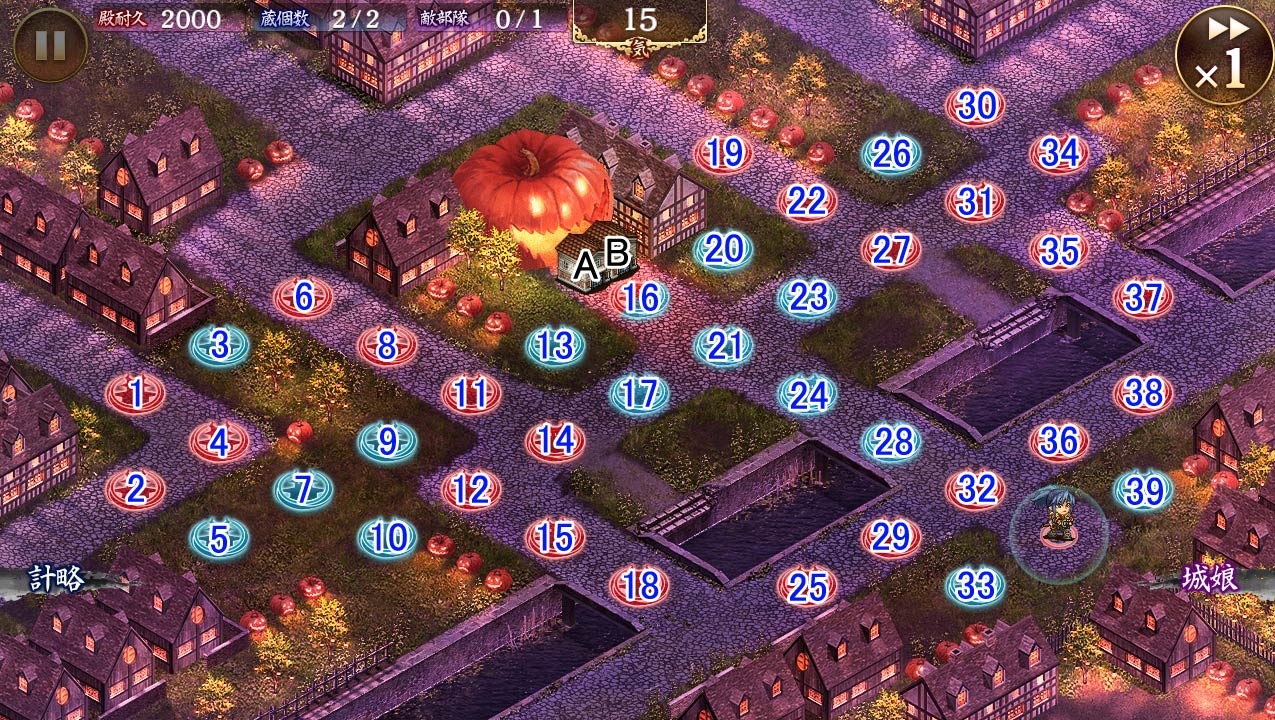The width and height of the screenshot is (1275, 720).
Task: Select red deployment tile number 30
Action: [976, 105]
